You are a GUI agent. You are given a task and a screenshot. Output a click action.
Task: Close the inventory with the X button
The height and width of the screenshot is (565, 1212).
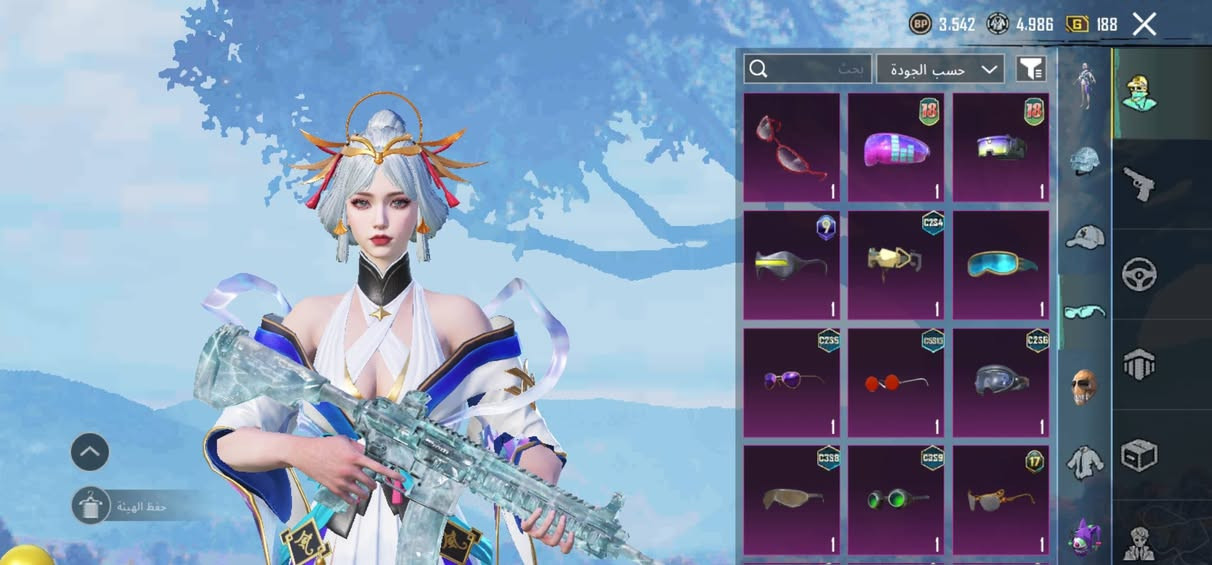click(x=1144, y=25)
